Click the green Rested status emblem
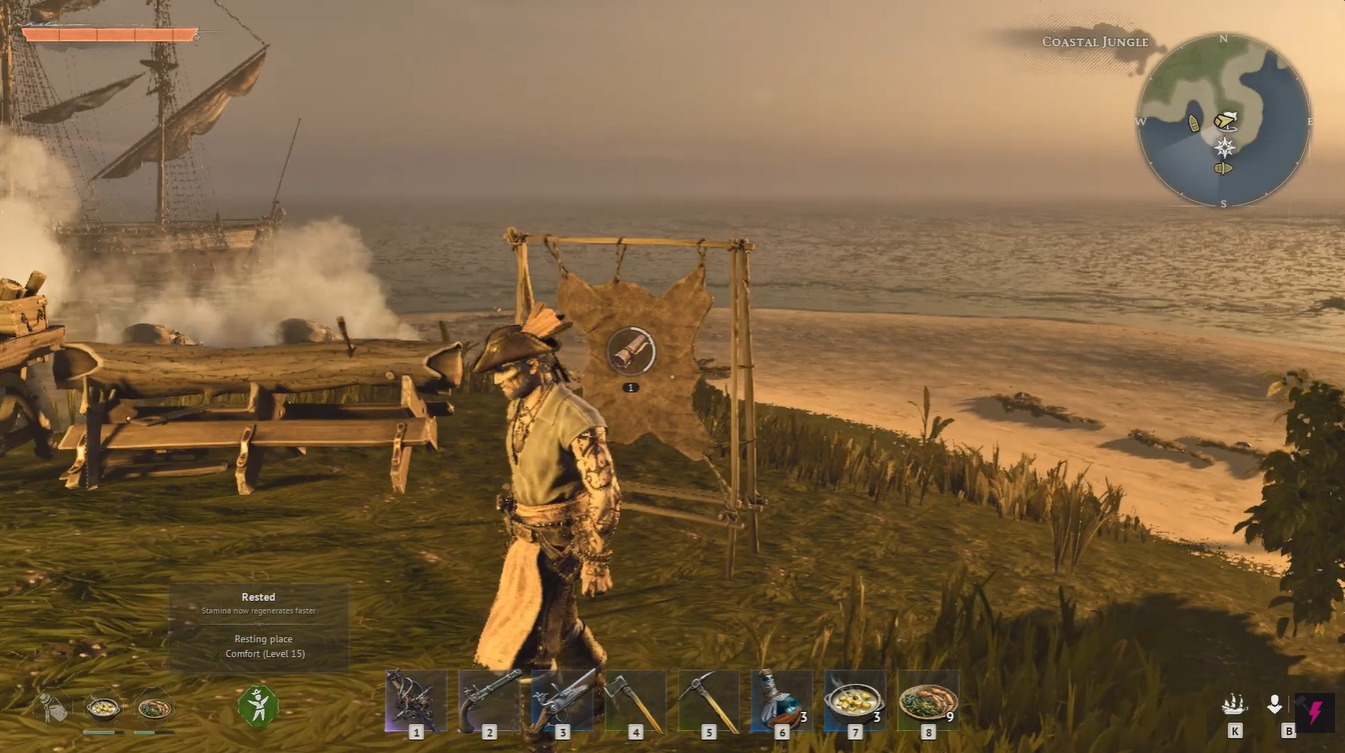 [258, 705]
